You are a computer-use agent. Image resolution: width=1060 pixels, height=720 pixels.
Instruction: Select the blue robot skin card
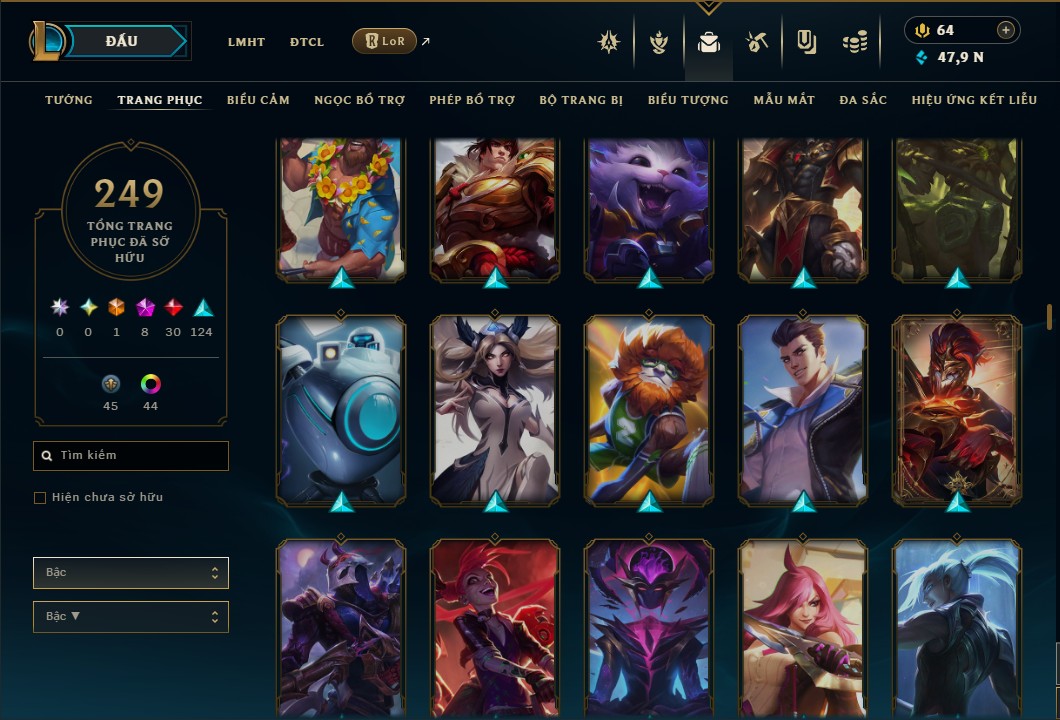click(341, 408)
